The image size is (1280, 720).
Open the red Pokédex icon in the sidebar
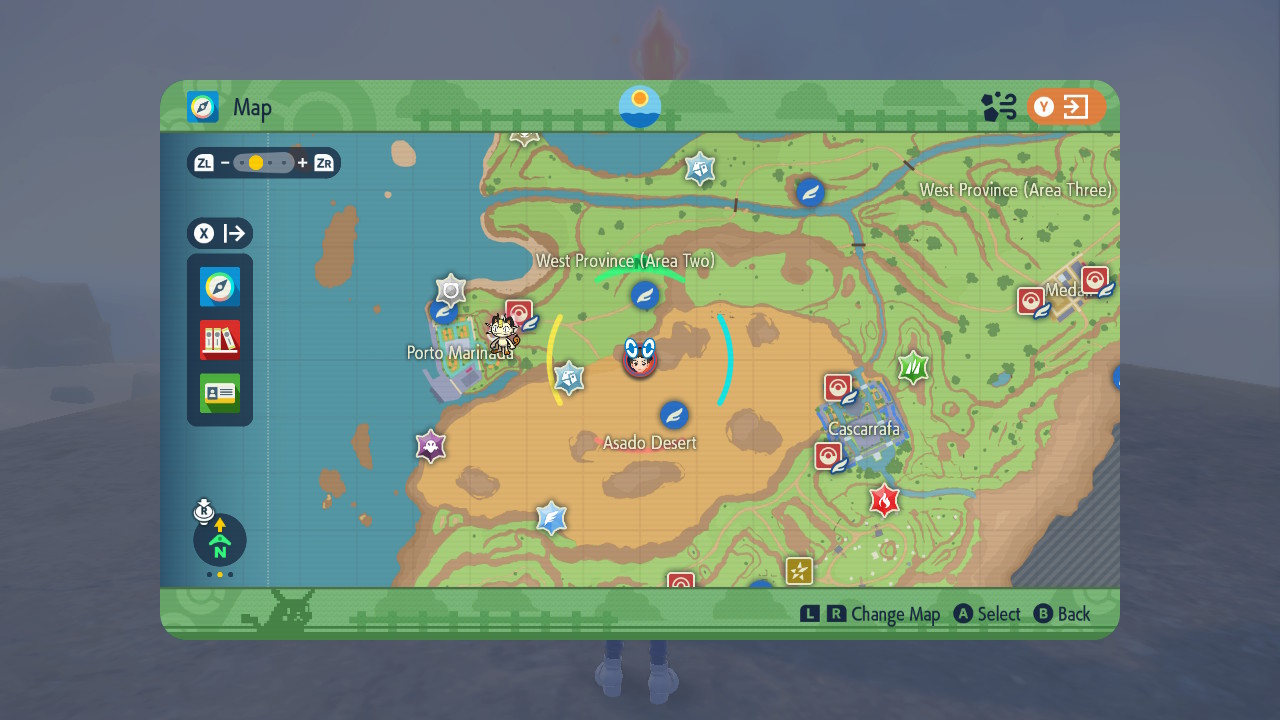click(219, 340)
